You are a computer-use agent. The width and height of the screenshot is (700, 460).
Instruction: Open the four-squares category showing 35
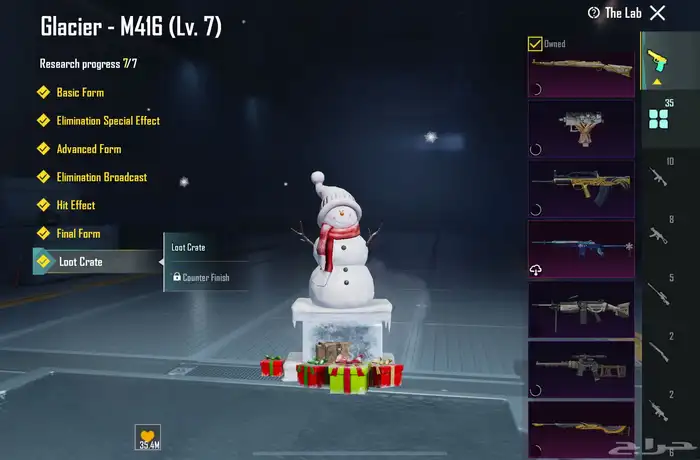658,119
